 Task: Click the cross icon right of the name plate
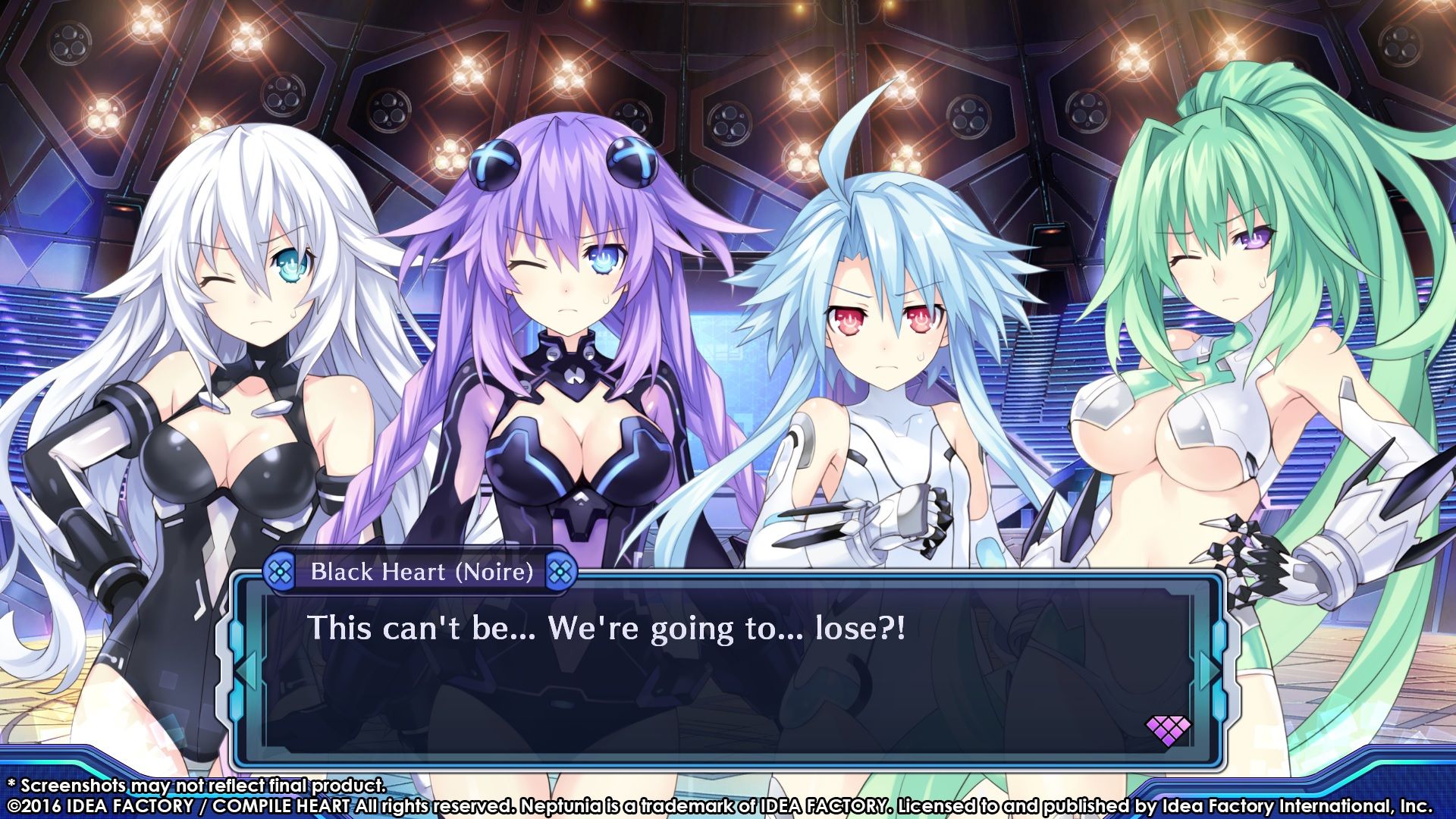[562, 573]
